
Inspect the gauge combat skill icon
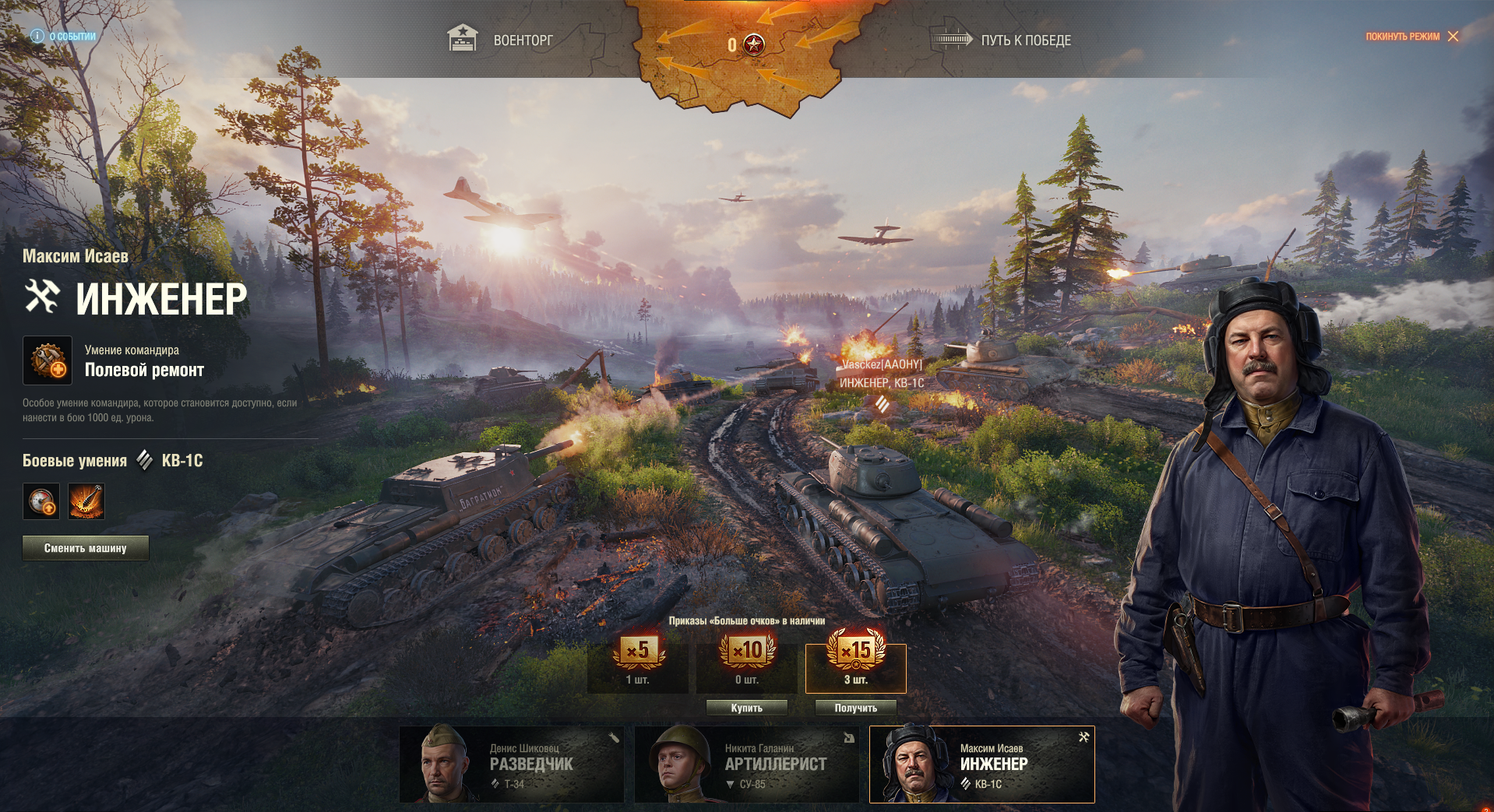tap(41, 501)
